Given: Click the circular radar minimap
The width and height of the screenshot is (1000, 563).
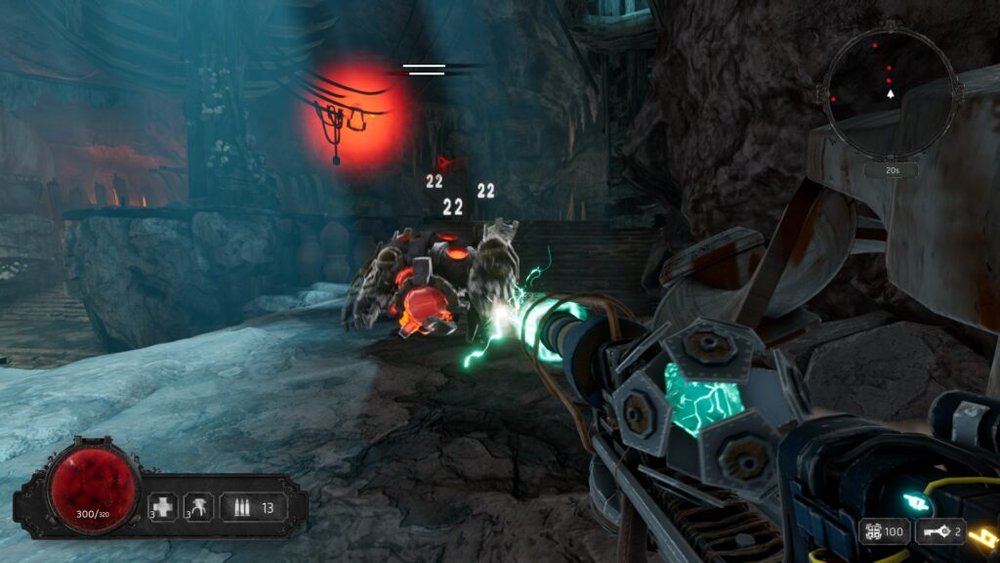Looking at the screenshot, I should (x=888, y=94).
